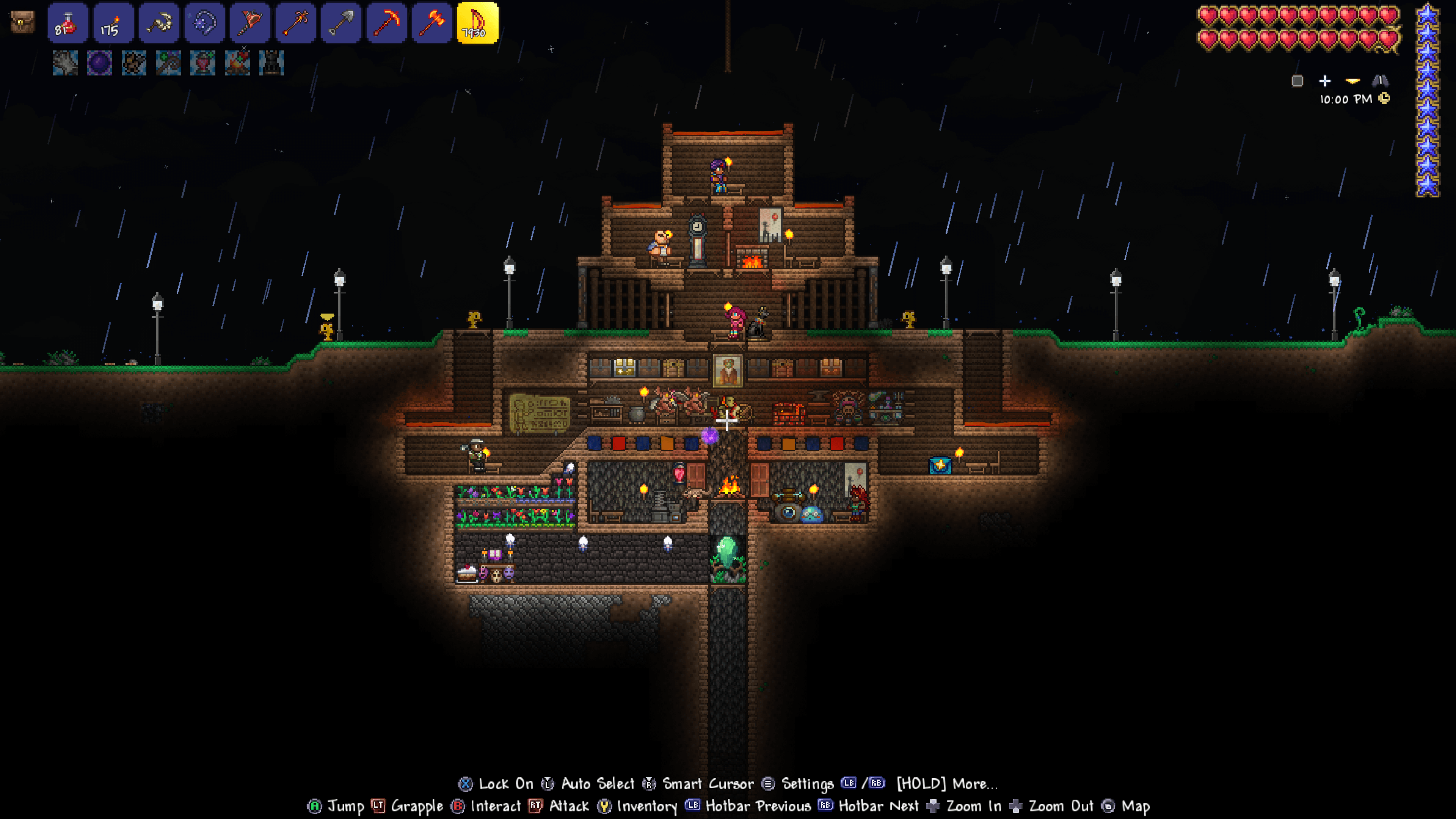The height and width of the screenshot is (819, 1456).
Task: Choose the red trident staff slot
Action: 296,23
